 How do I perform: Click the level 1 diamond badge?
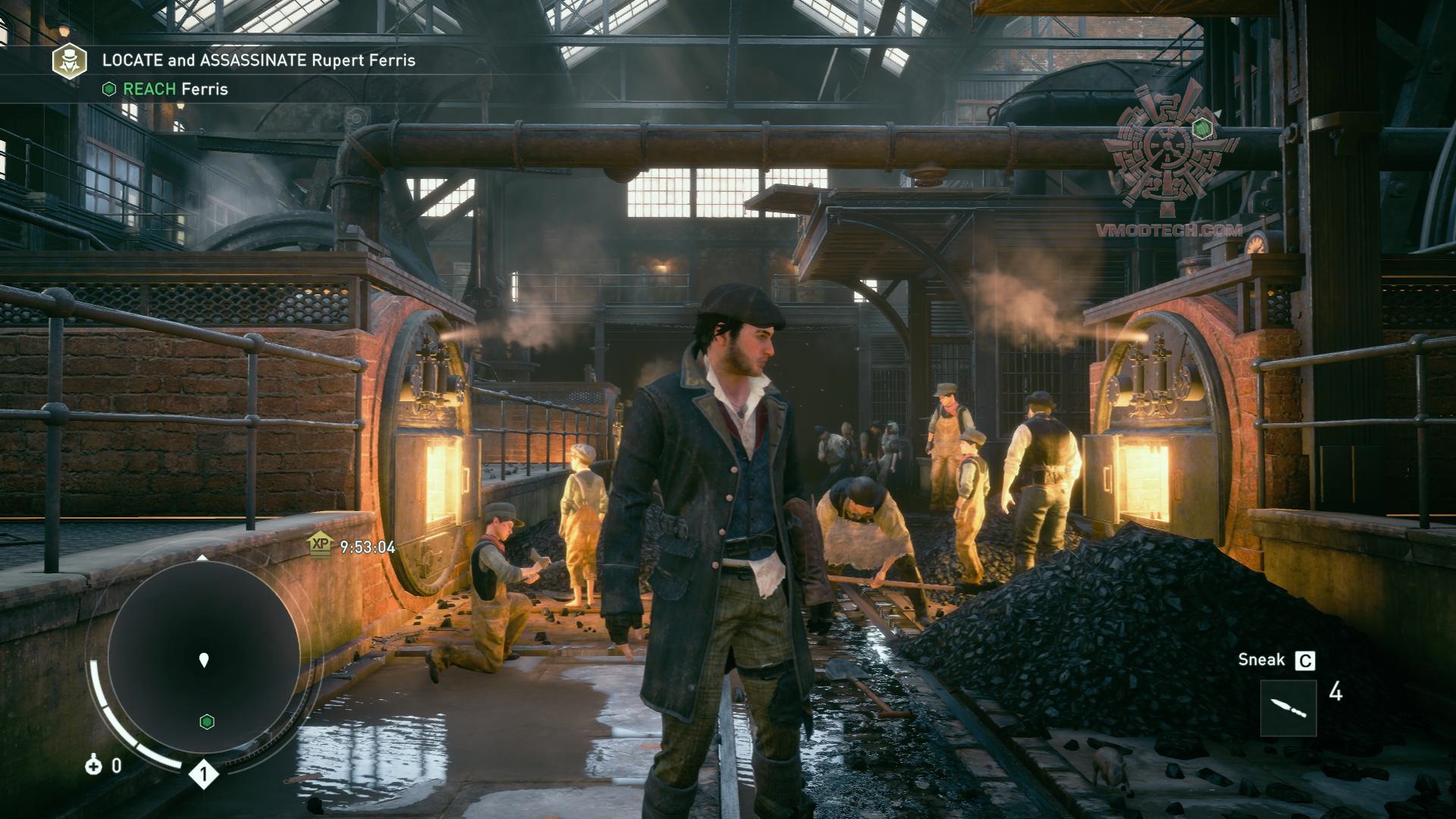[203, 774]
